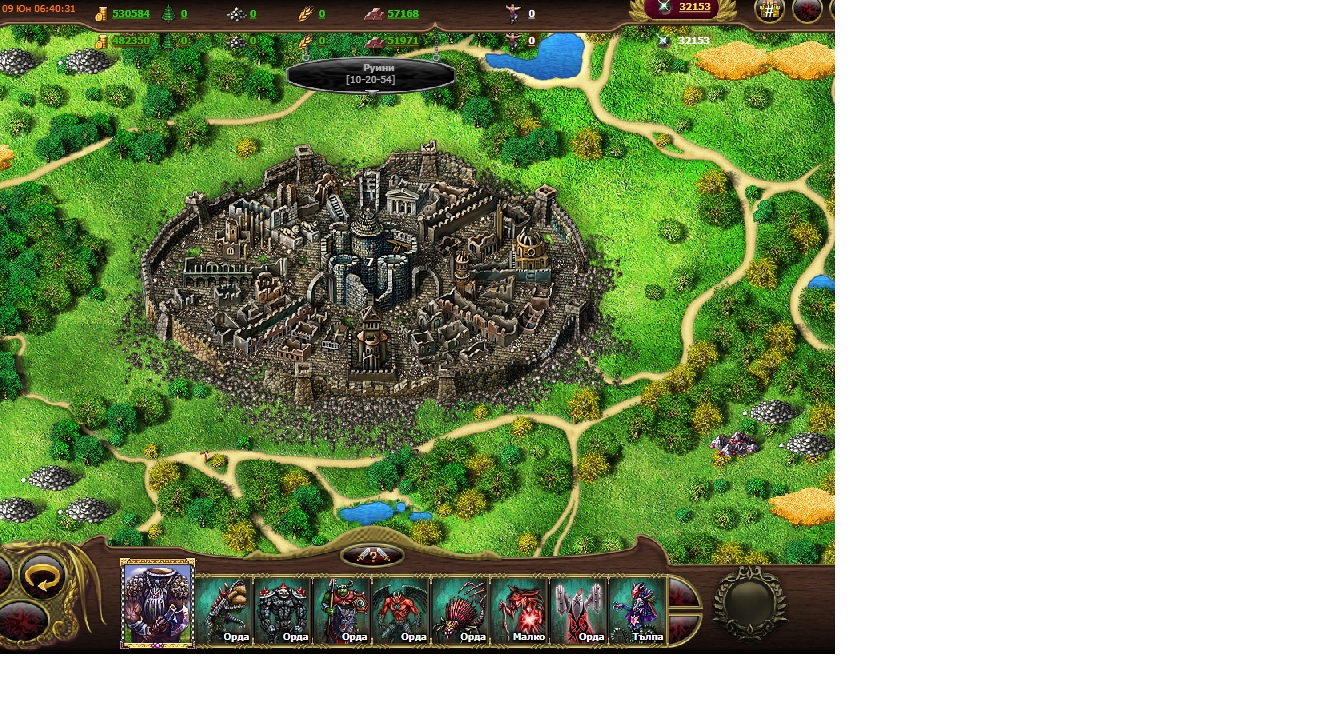Choose the red twin-axe unit
The image size is (1342, 703).
[x=577, y=609]
